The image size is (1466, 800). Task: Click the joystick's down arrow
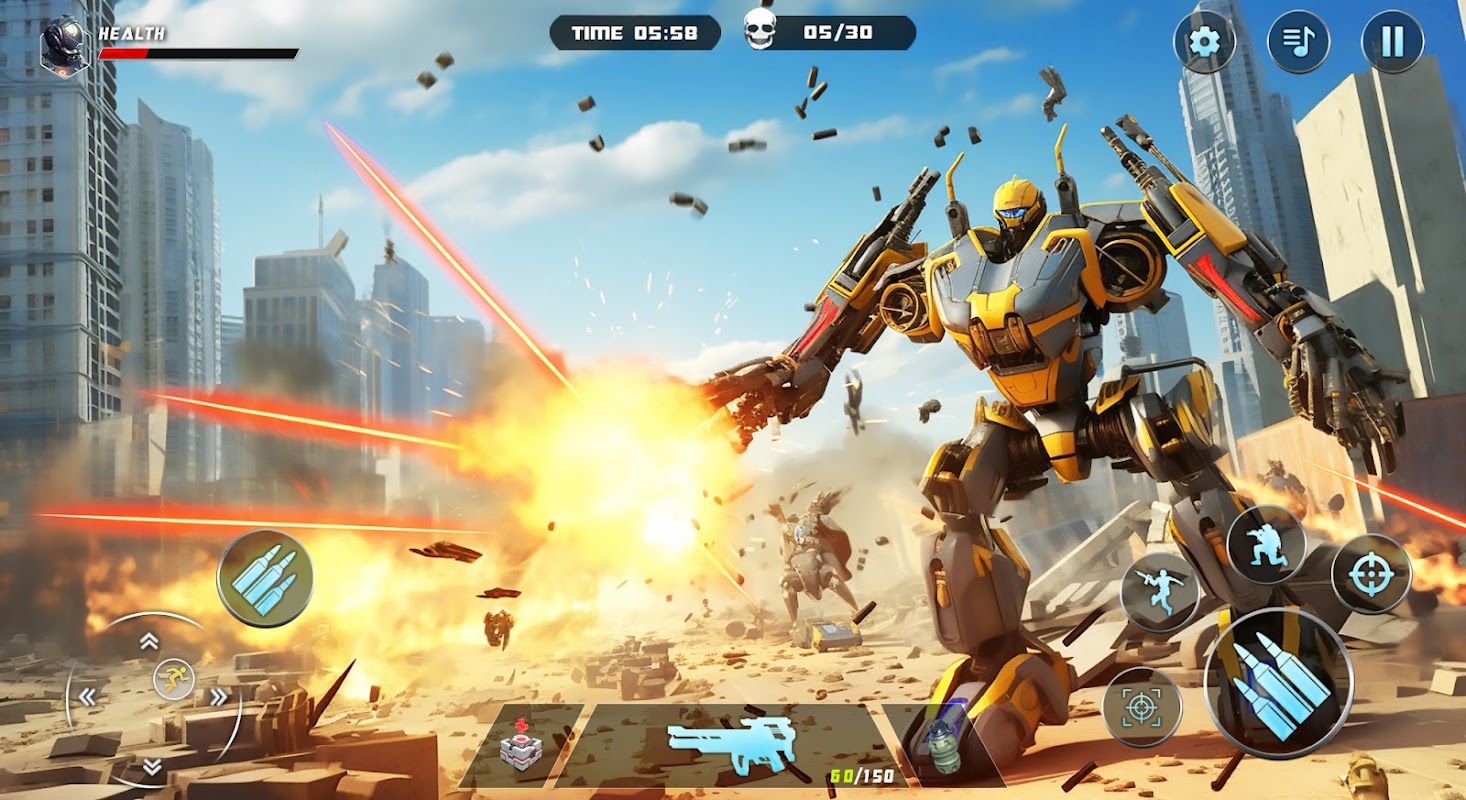[151, 767]
